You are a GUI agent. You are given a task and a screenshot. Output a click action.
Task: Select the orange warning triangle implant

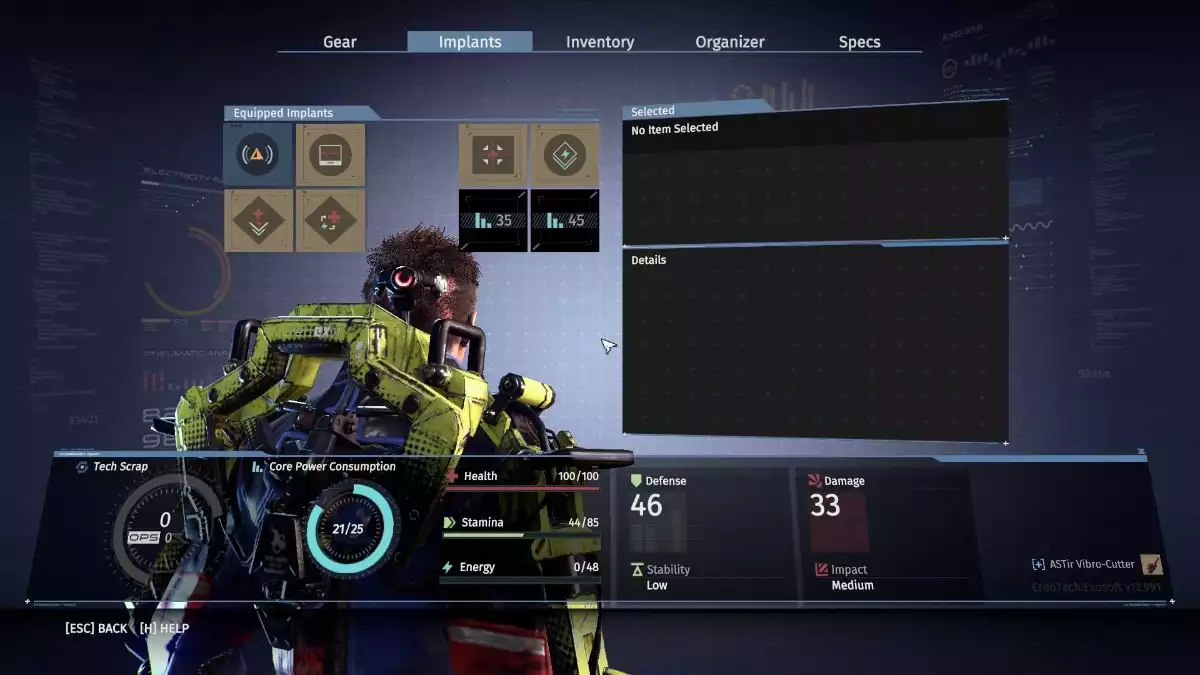258,155
